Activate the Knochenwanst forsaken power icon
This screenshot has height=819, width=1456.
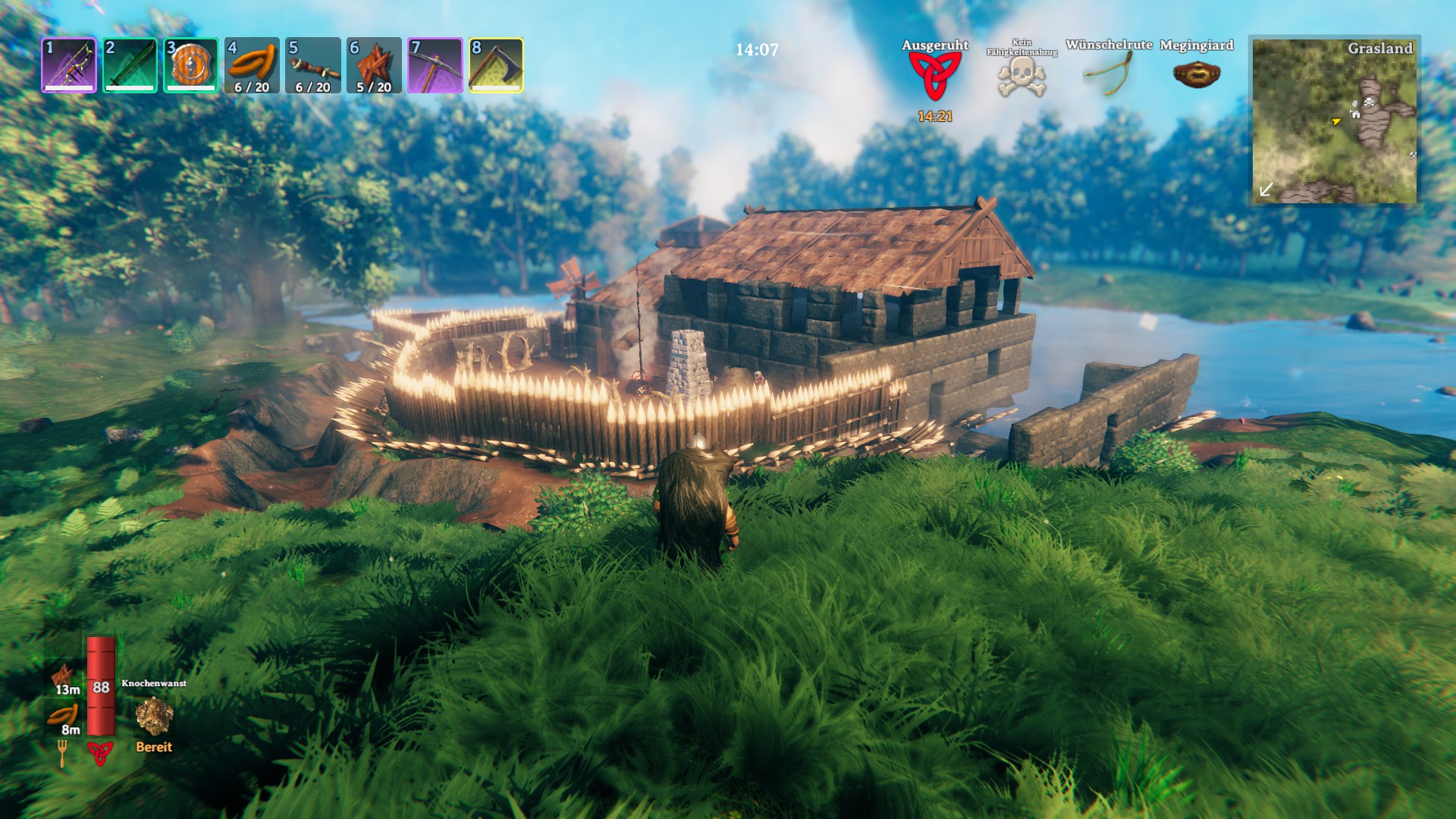[154, 717]
